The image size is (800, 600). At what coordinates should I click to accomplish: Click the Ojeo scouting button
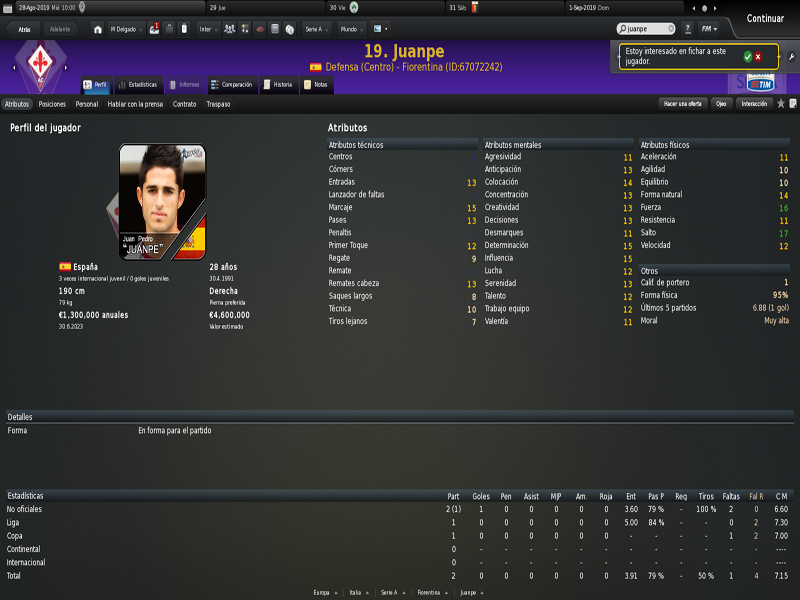(x=721, y=104)
